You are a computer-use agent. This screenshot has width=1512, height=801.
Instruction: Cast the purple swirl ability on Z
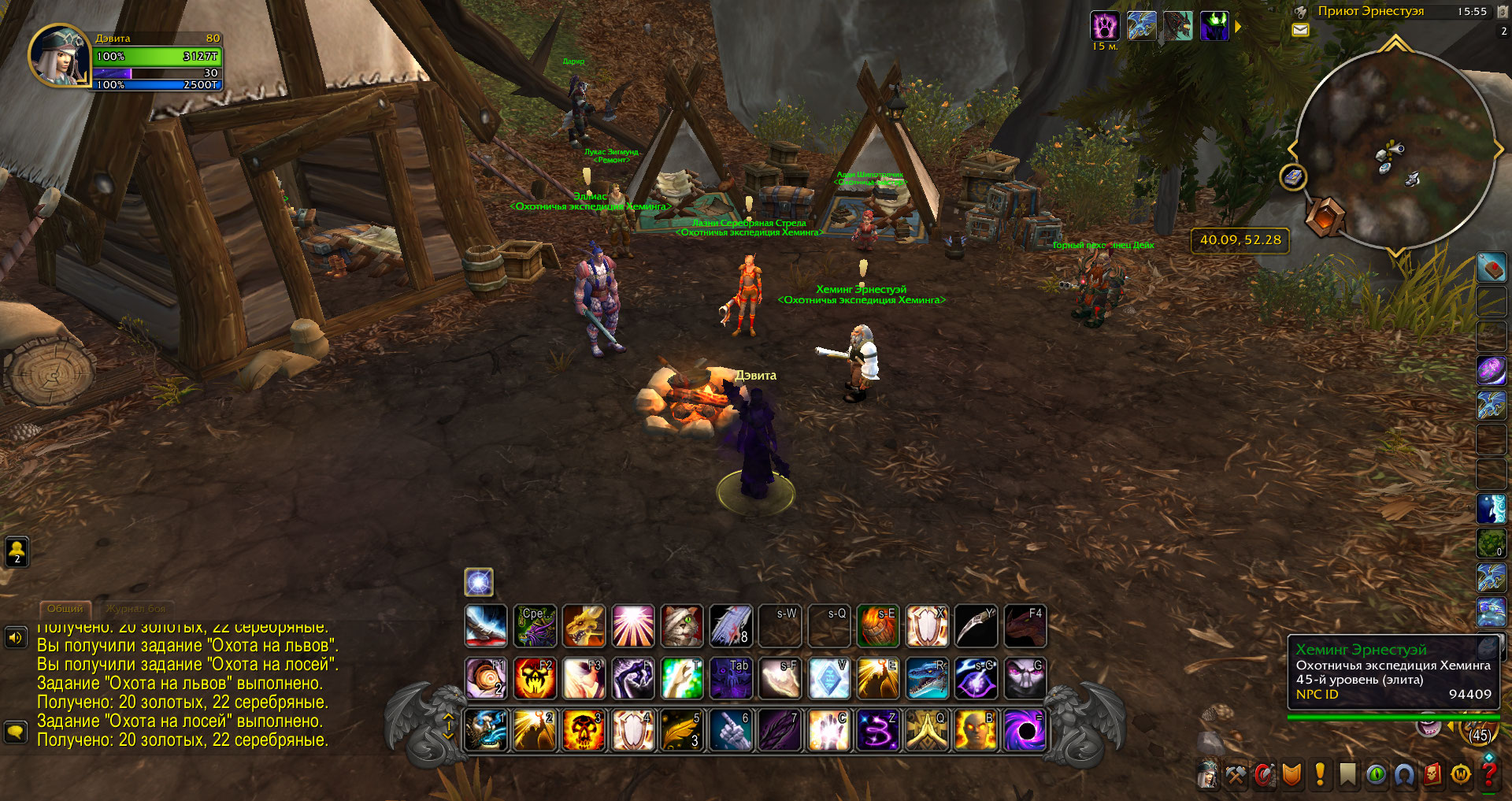click(x=878, y=729)
